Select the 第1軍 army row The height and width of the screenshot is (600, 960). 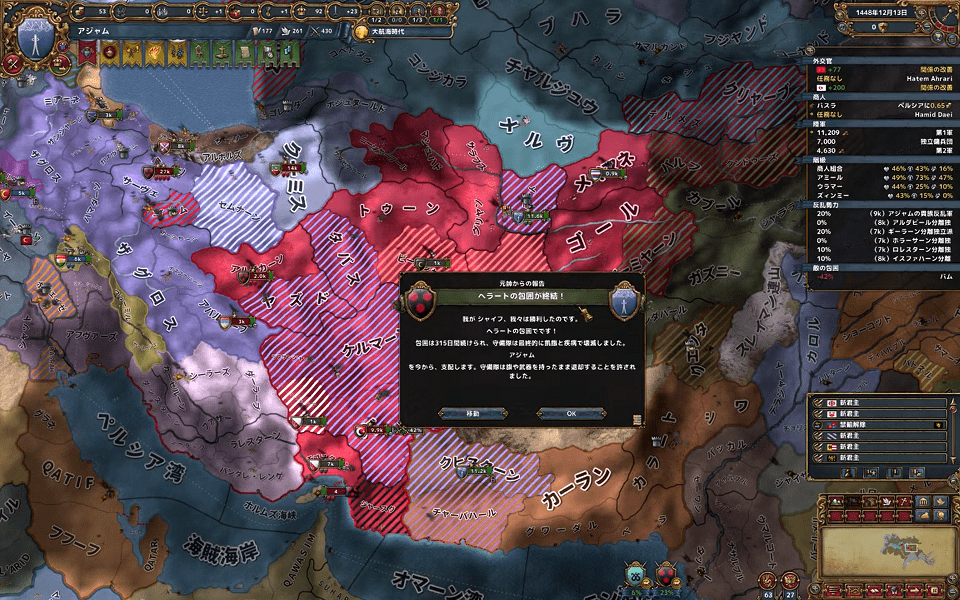pyautogui.click(x=880, y=131)
